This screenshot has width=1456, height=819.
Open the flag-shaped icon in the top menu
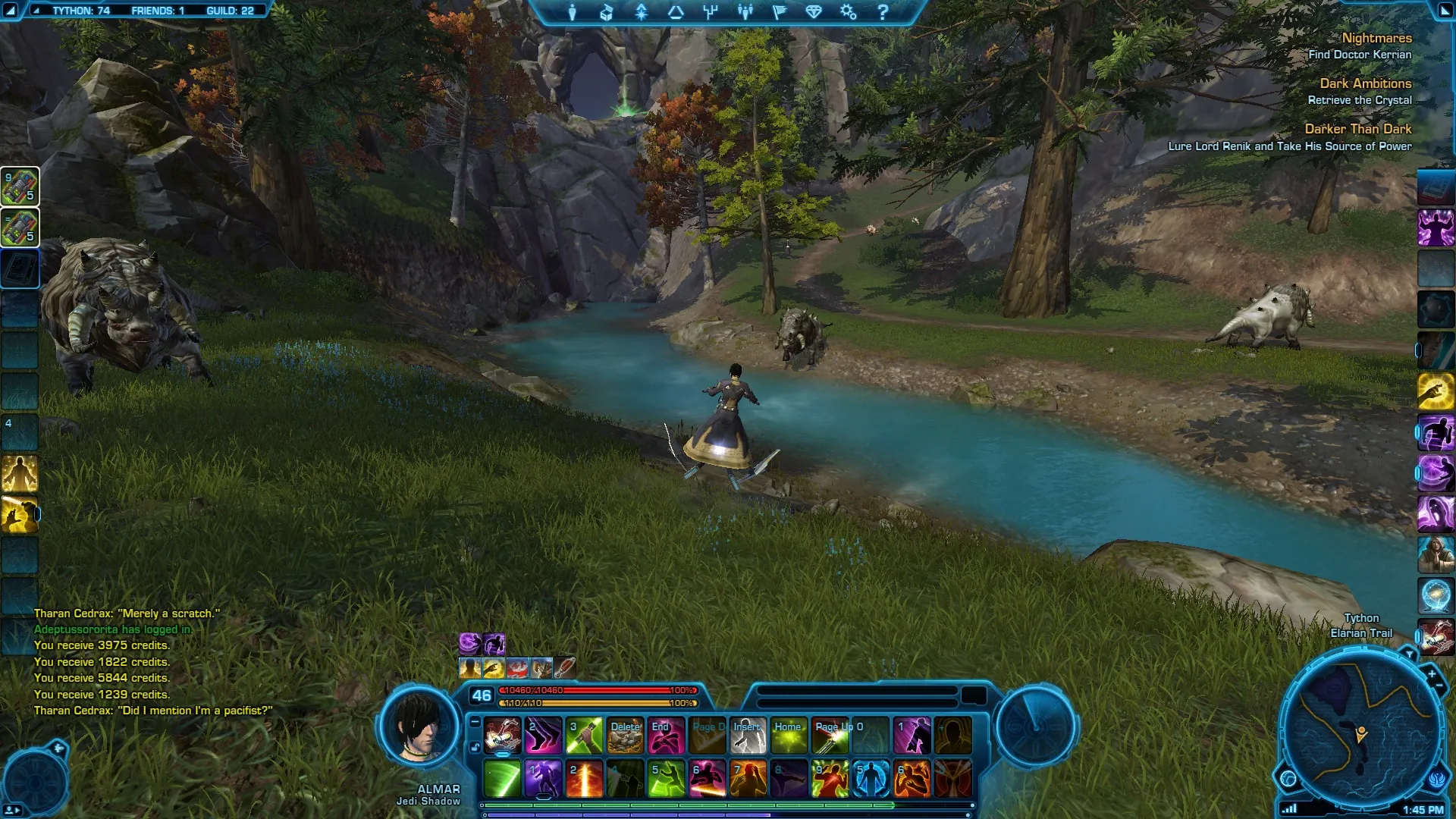click(x=780, y=12)
